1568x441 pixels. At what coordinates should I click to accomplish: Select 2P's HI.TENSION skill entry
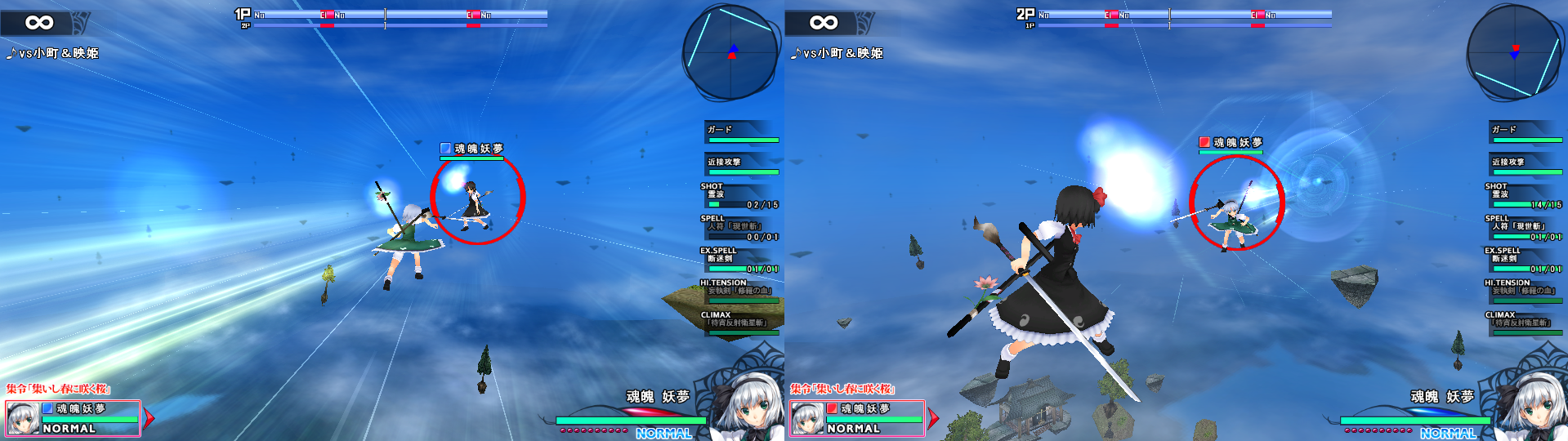click(1524, 292)
